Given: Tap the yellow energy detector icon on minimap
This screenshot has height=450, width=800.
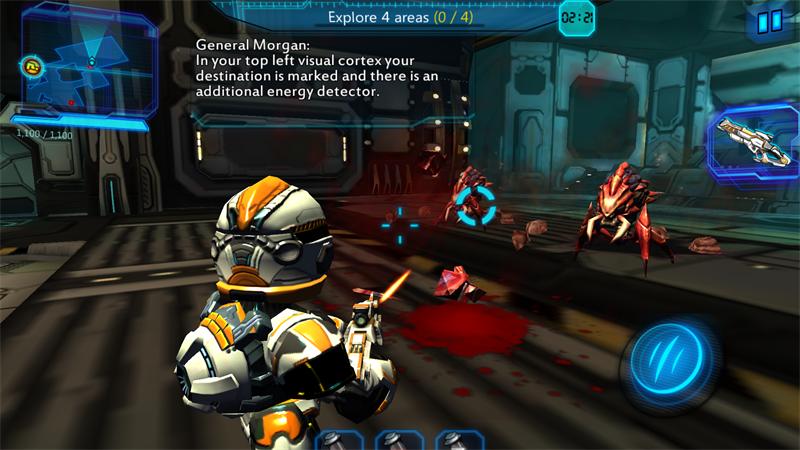Looking at the screenshot, I should tap(30, 68).
